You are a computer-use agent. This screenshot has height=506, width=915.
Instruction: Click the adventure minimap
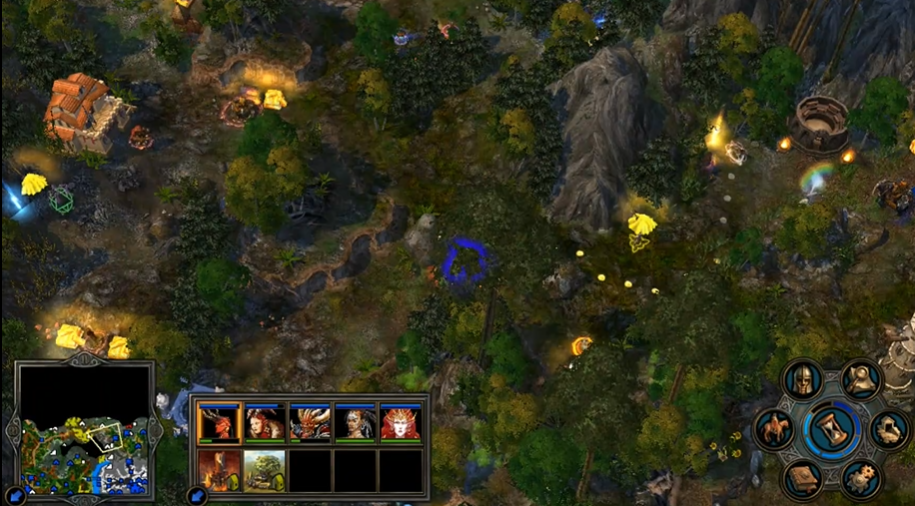[x=84, y=430]
